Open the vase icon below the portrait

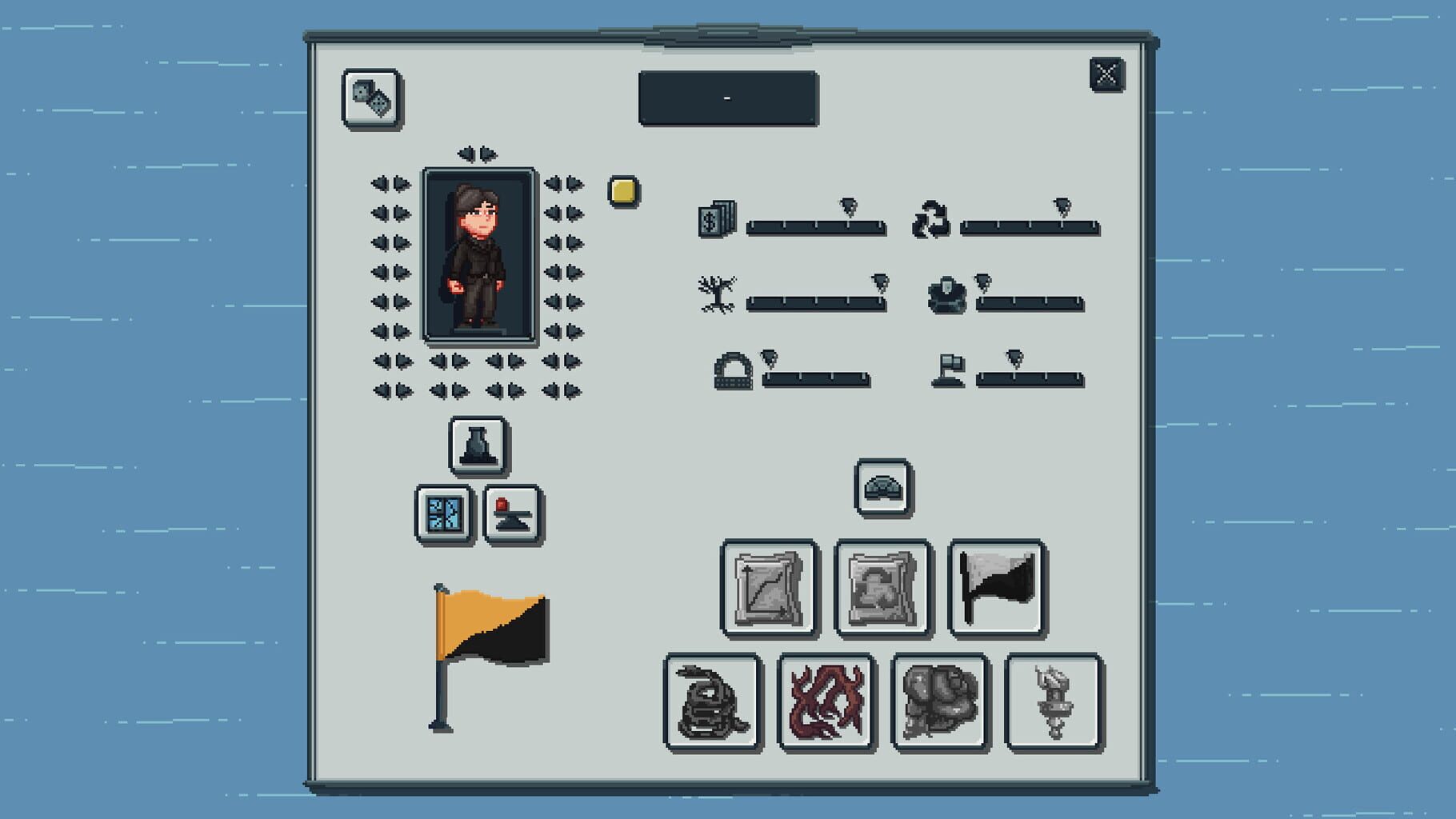[x=478, y=446]
